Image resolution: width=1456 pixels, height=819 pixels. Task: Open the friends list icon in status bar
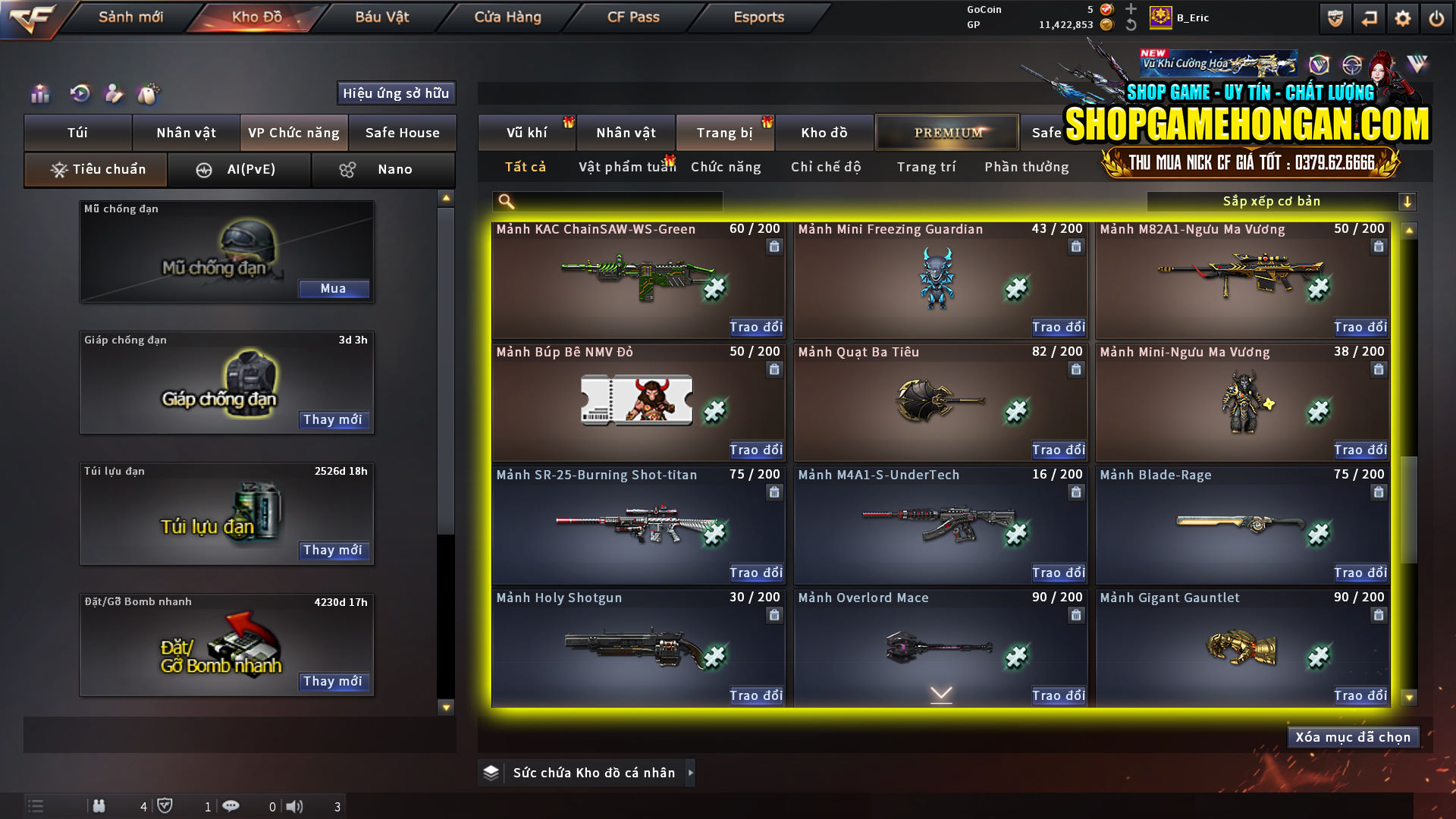(x=99, y=806)
